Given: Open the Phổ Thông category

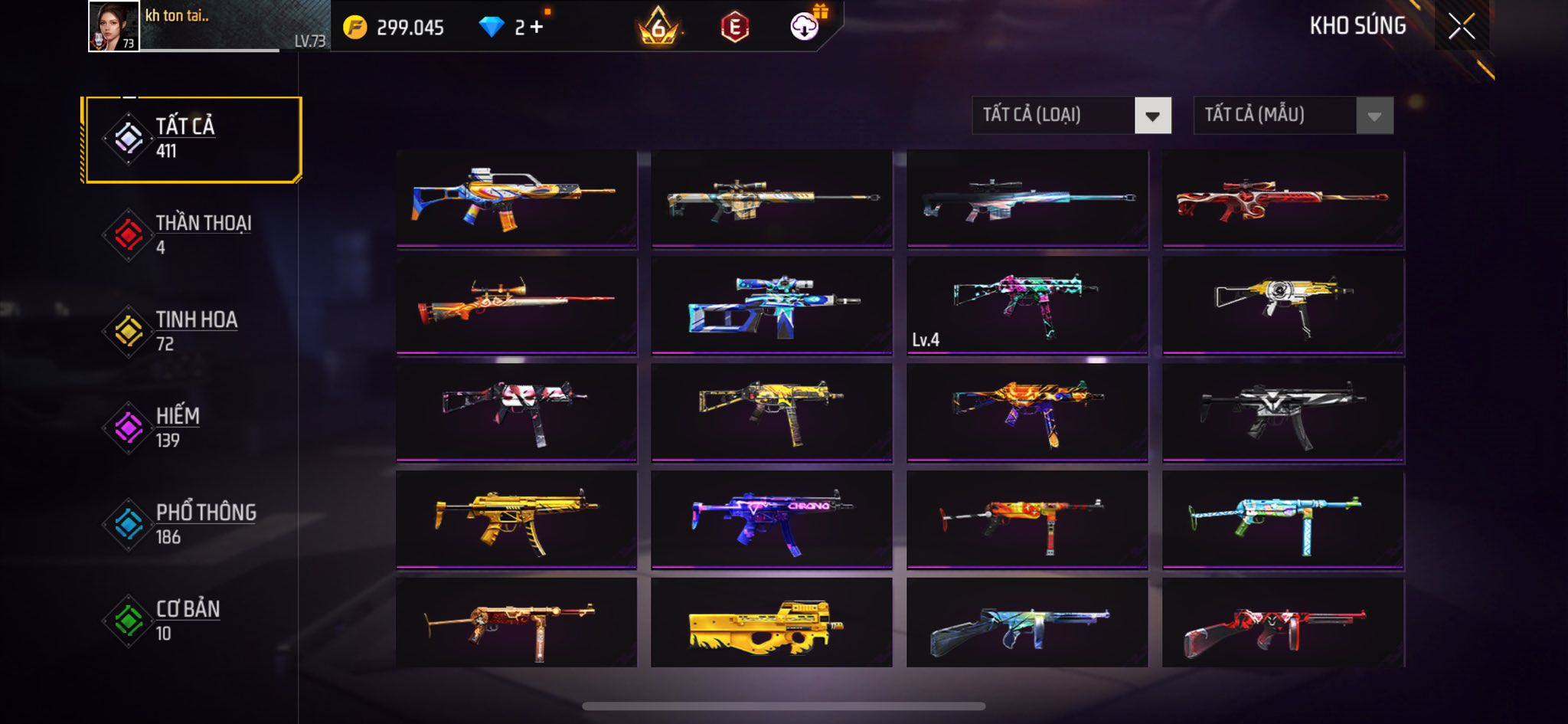Looking at the screenshot, I should (193, 524).
